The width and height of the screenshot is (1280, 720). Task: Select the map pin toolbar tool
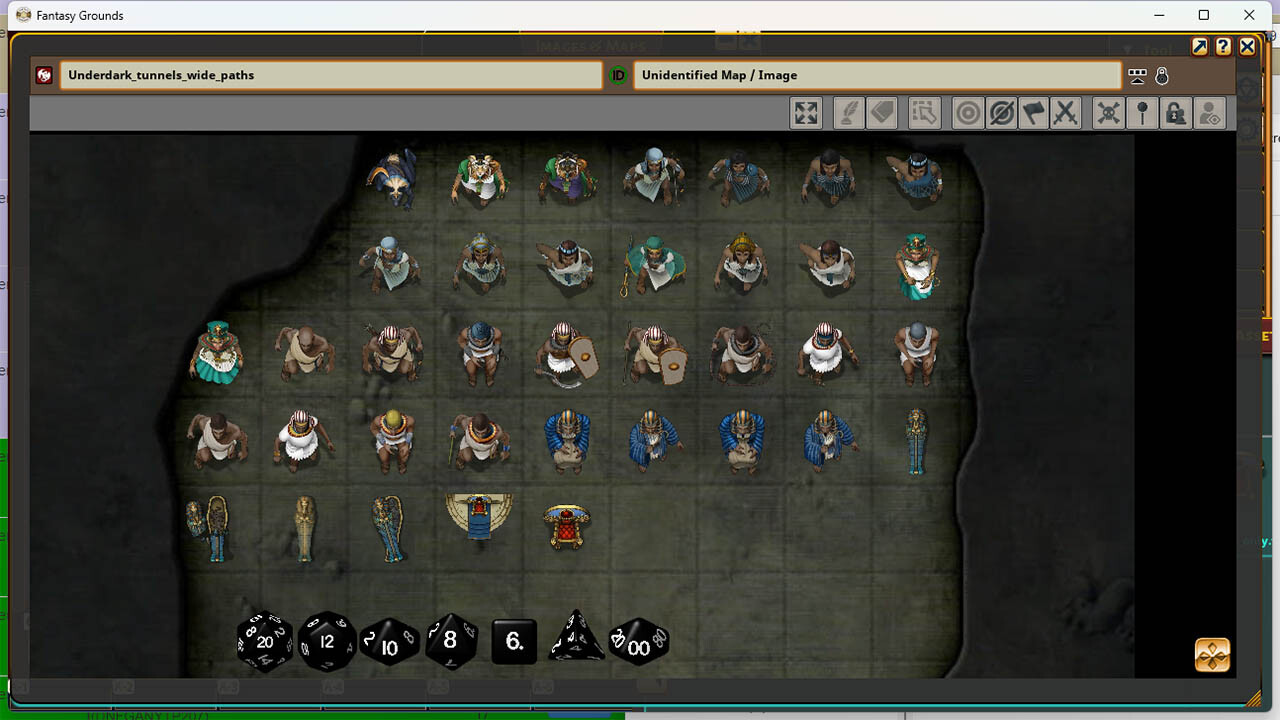[x=1142, y=113]
